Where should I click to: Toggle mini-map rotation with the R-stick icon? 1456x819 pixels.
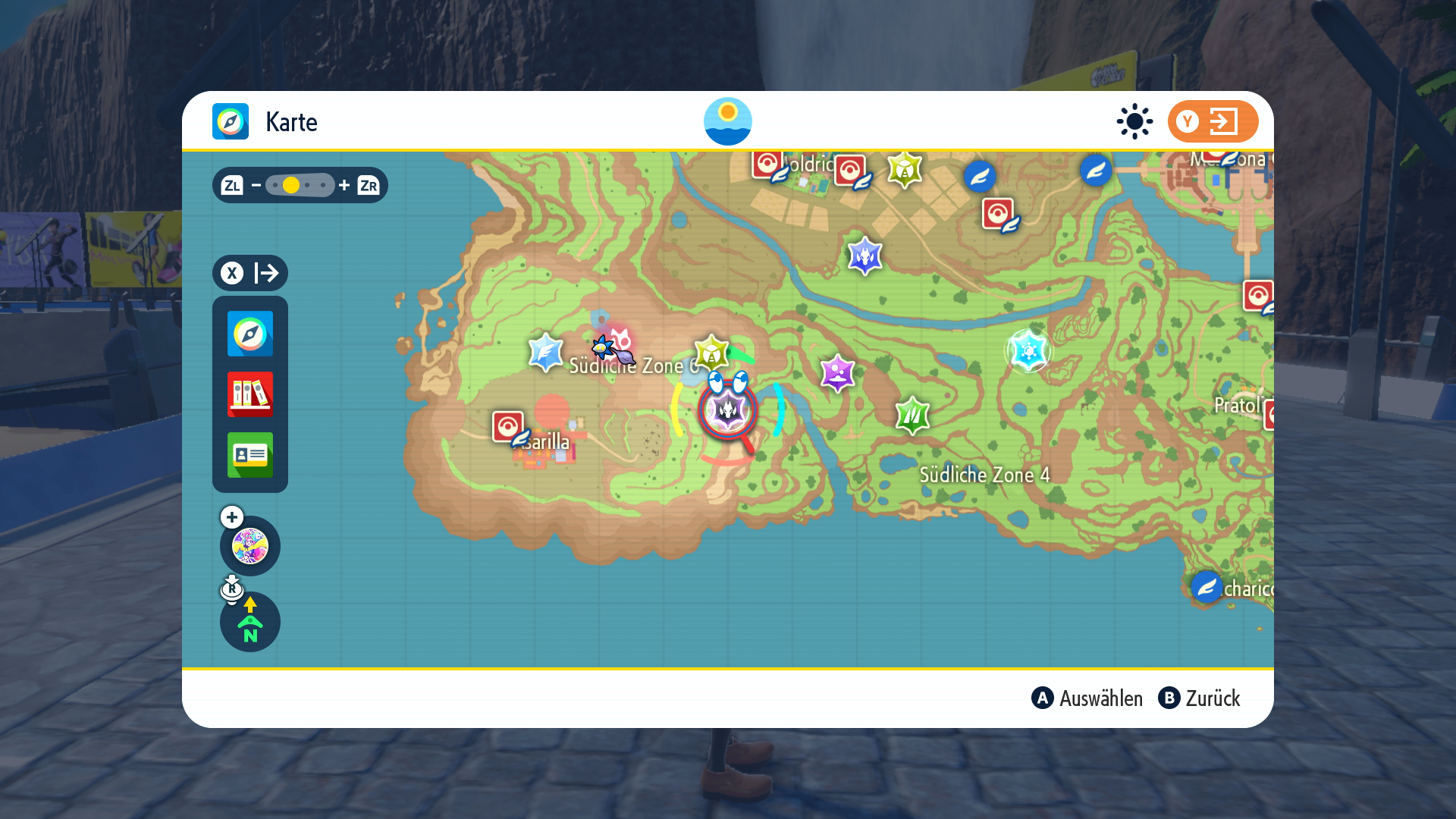[x=232, y=590]
